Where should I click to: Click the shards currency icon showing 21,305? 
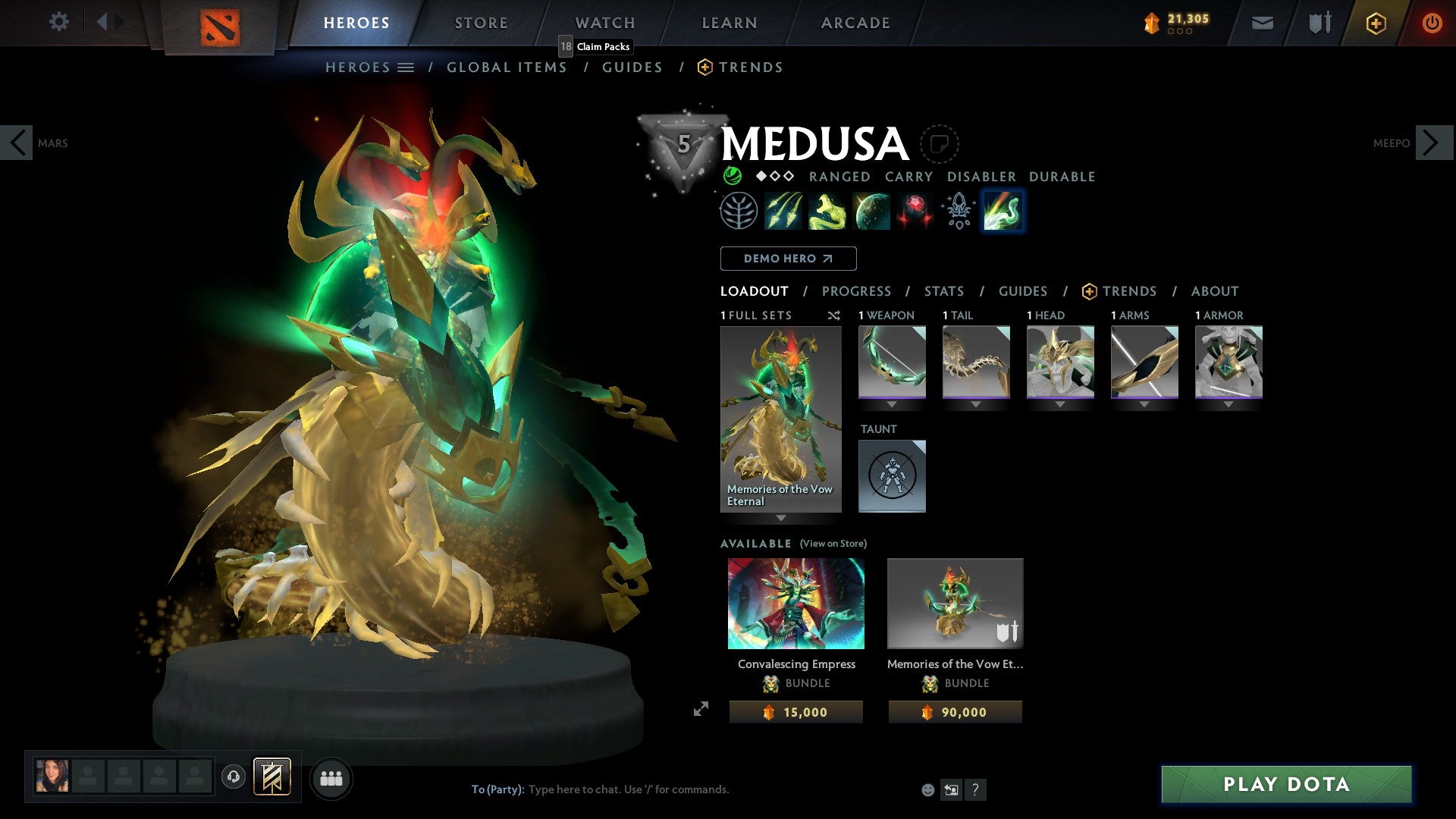[1152, 23]
